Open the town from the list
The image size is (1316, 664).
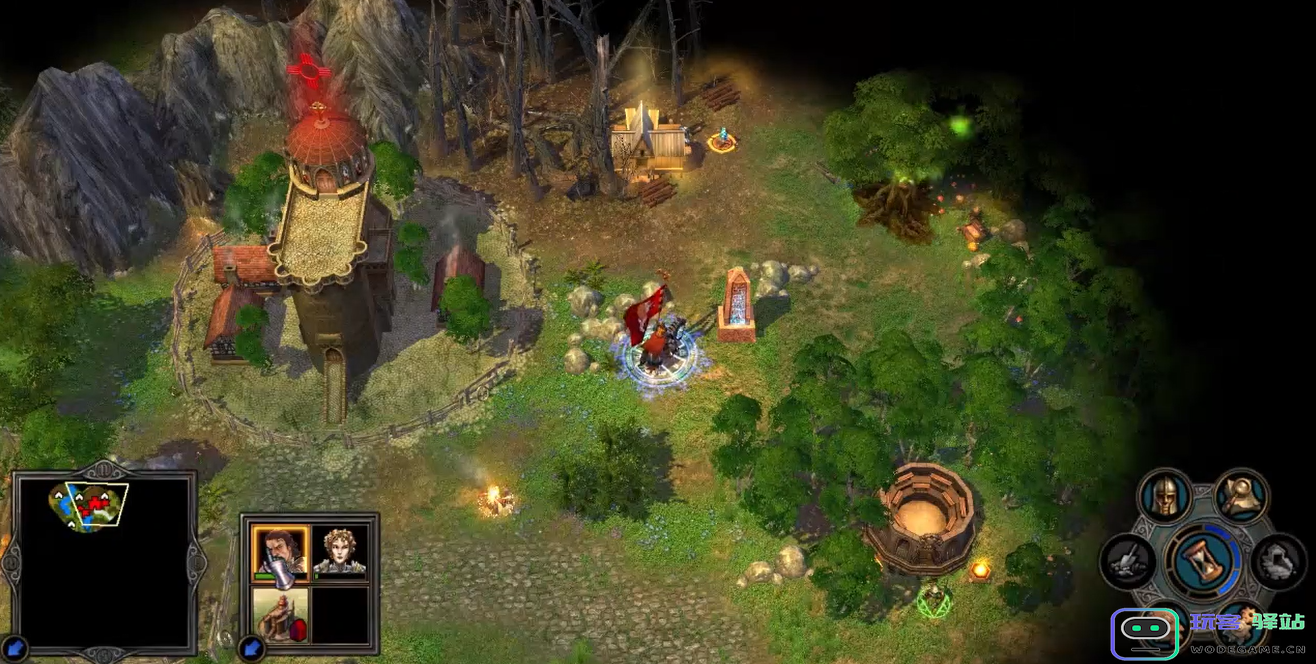280,613
